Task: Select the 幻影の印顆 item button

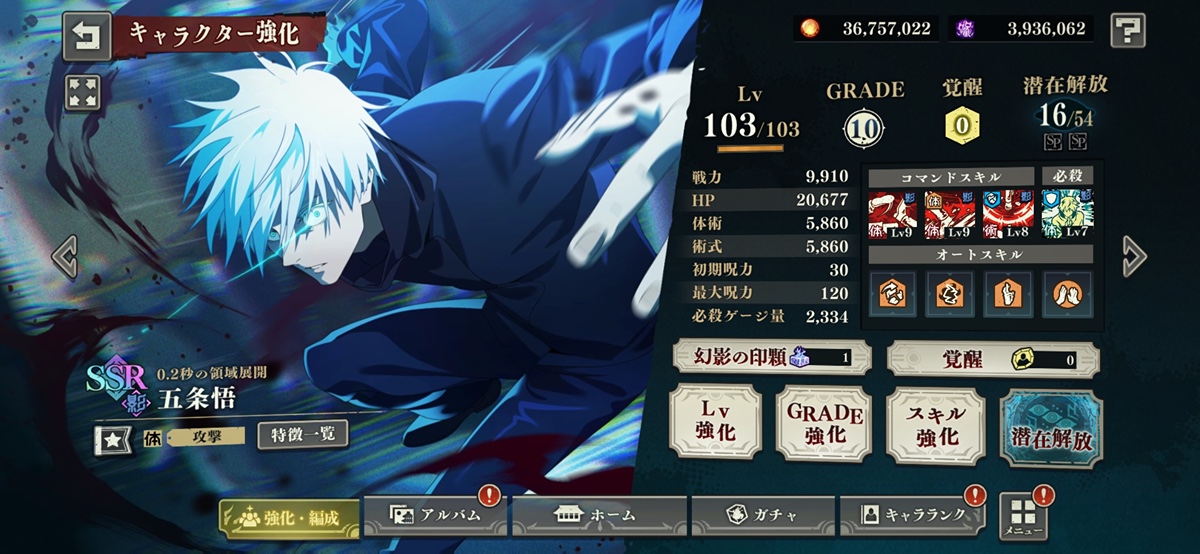Action: click(x=771, y=357)
